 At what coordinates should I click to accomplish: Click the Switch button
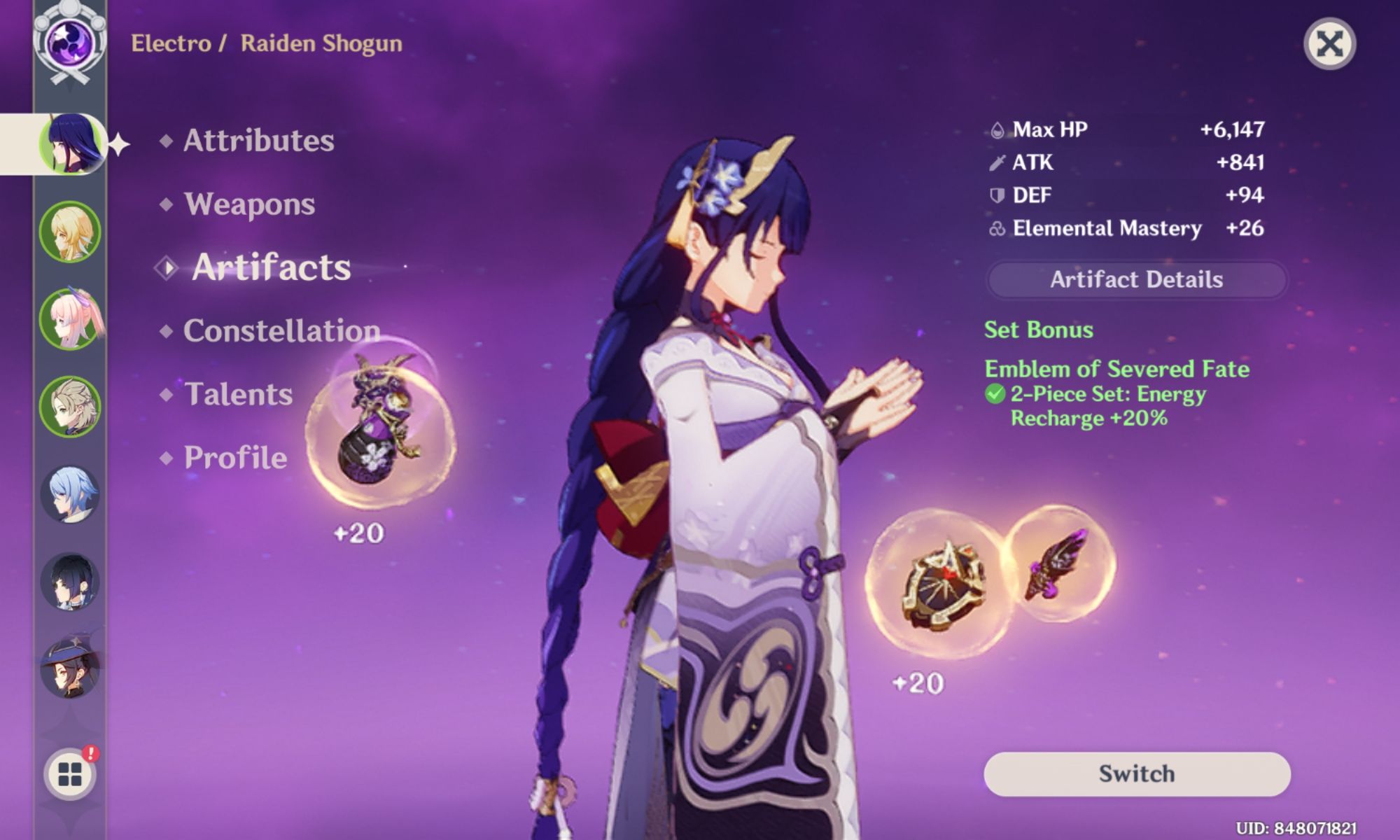(1136, 773)
